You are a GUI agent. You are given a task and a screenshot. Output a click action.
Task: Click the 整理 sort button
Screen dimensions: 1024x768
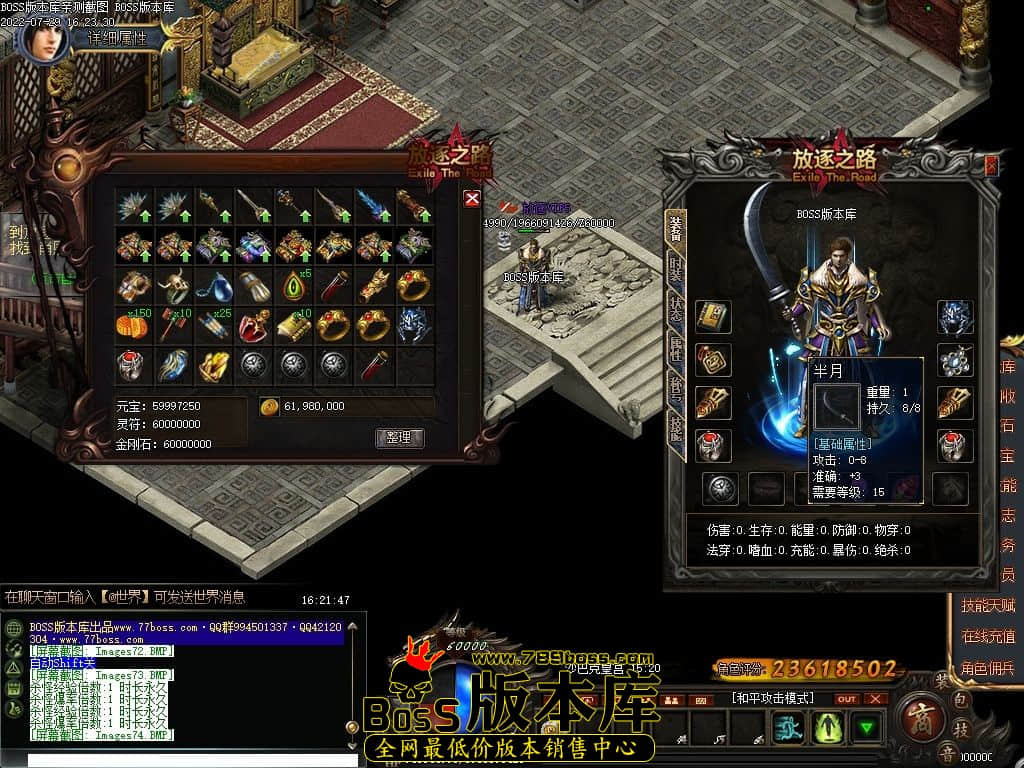click(400, 438)
